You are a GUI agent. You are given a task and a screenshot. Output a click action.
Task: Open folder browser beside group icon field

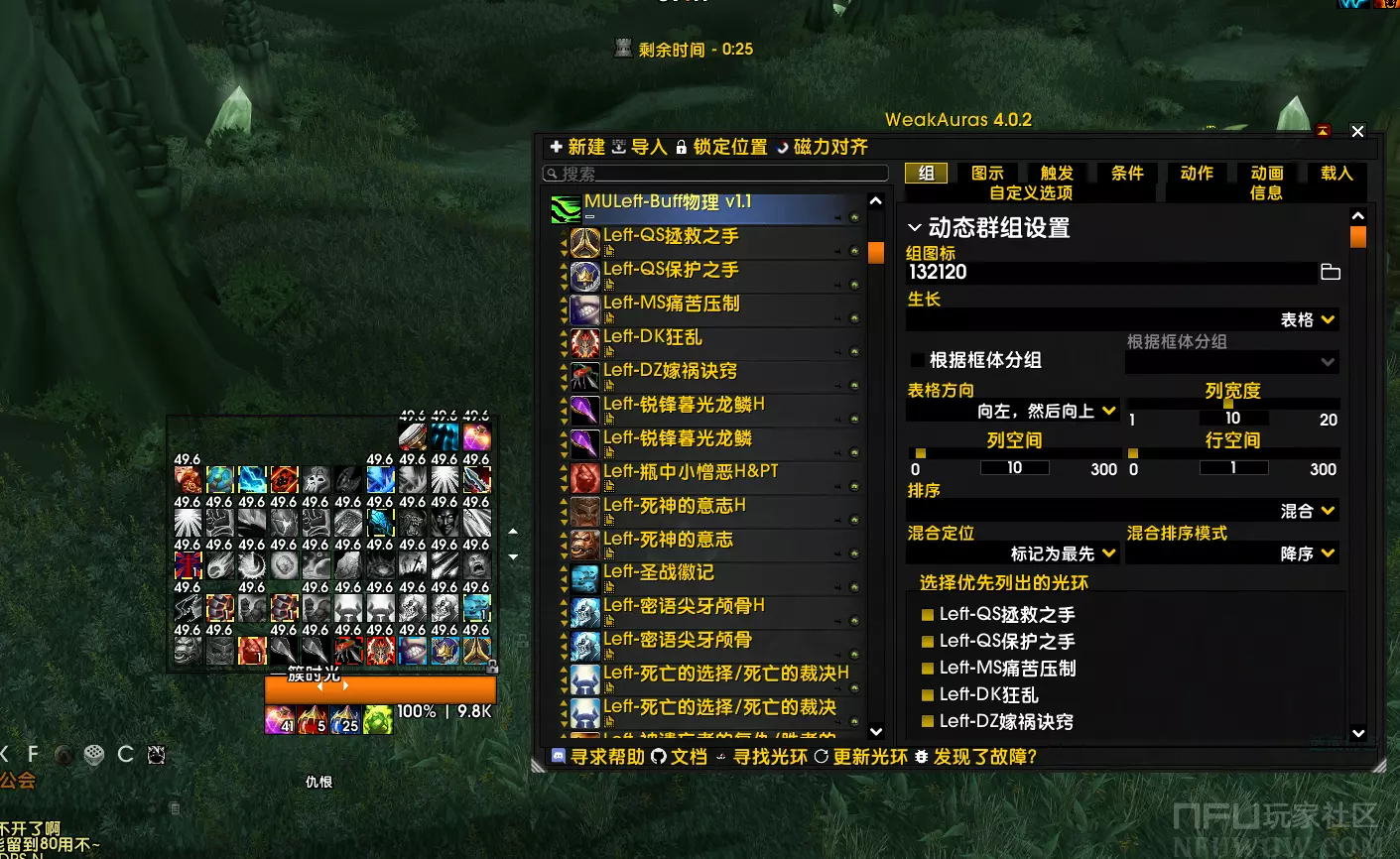click(x=1331, y=272)
